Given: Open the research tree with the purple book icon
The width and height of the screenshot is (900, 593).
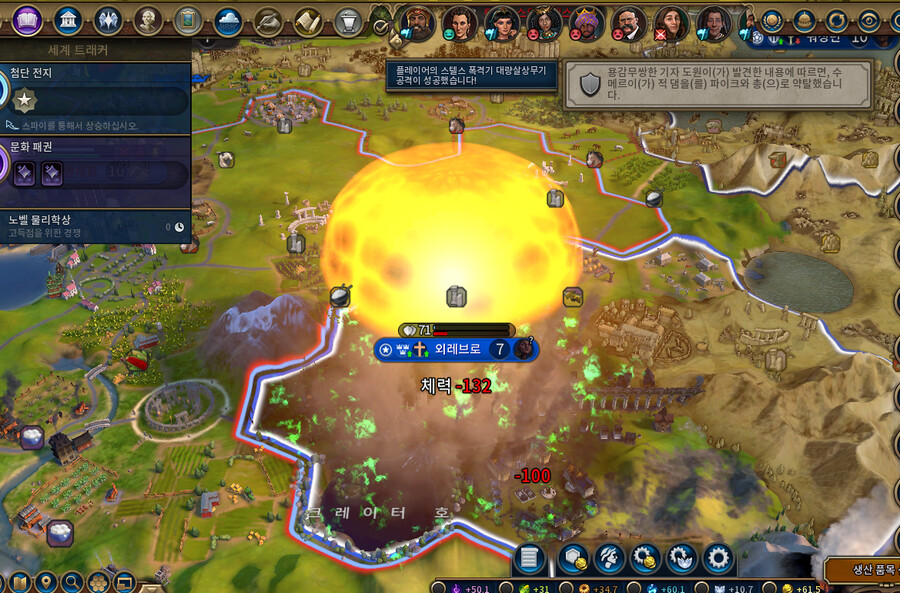Looking at the screenshot, I should [27, 19].
